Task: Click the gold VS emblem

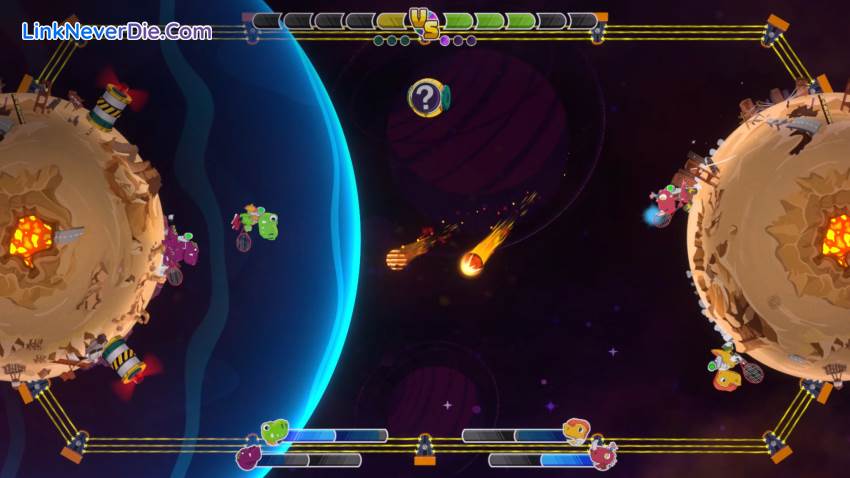Action: point(424,22)
